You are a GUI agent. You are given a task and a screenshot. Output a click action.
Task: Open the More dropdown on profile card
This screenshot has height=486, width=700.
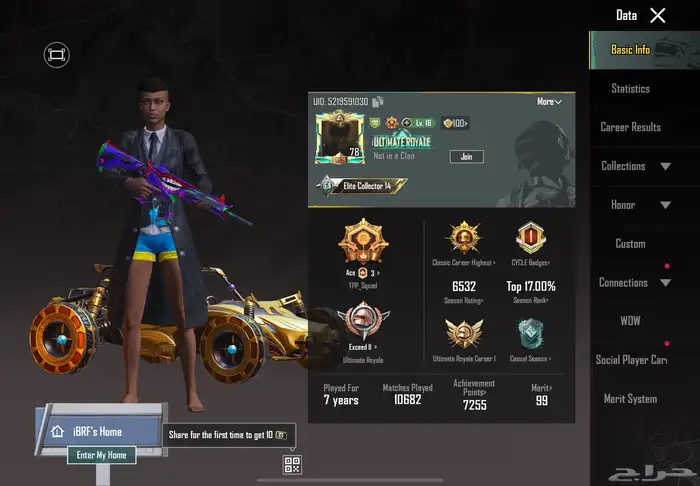549,102
